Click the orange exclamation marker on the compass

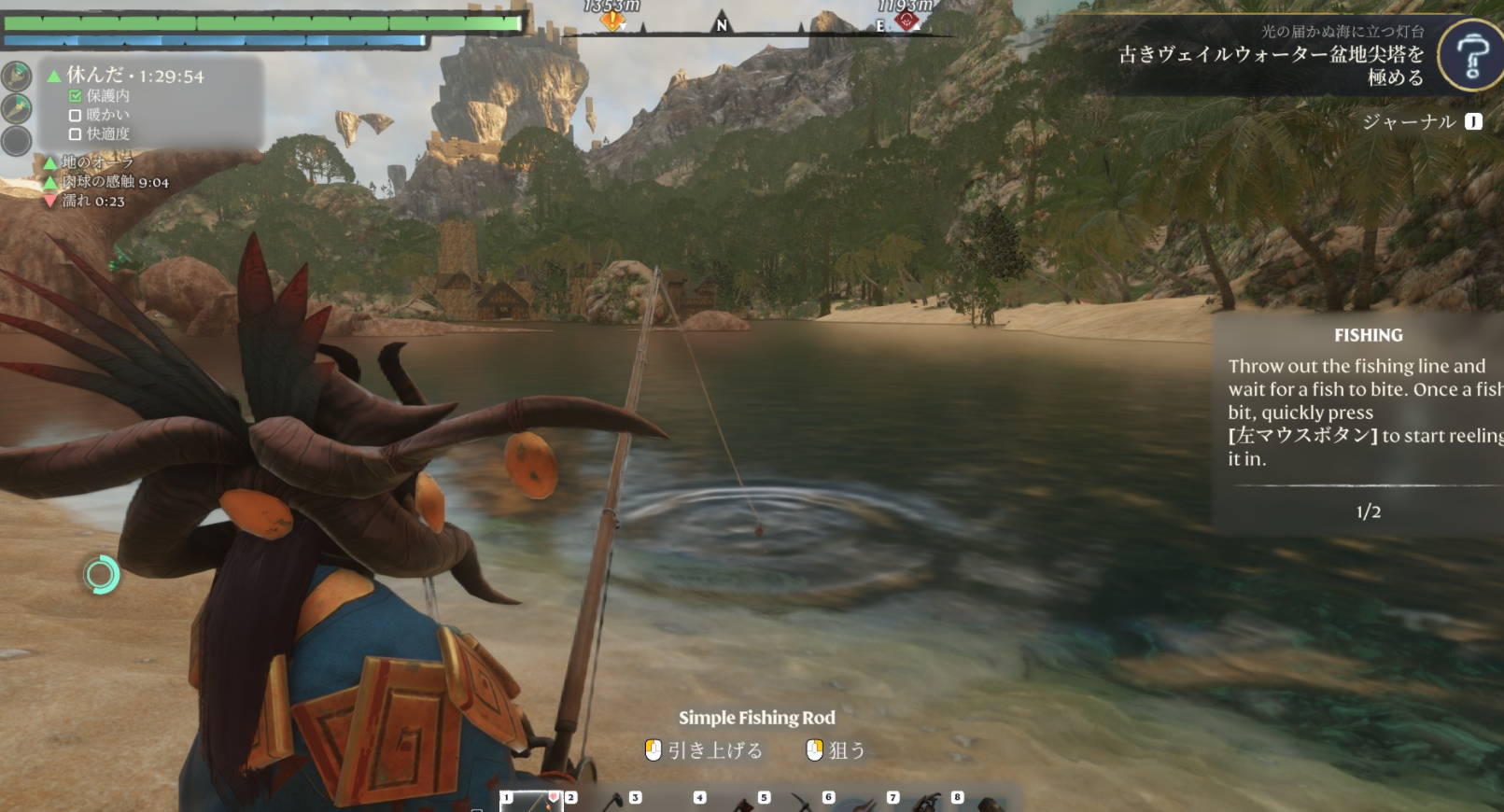[x=612, y=20]
